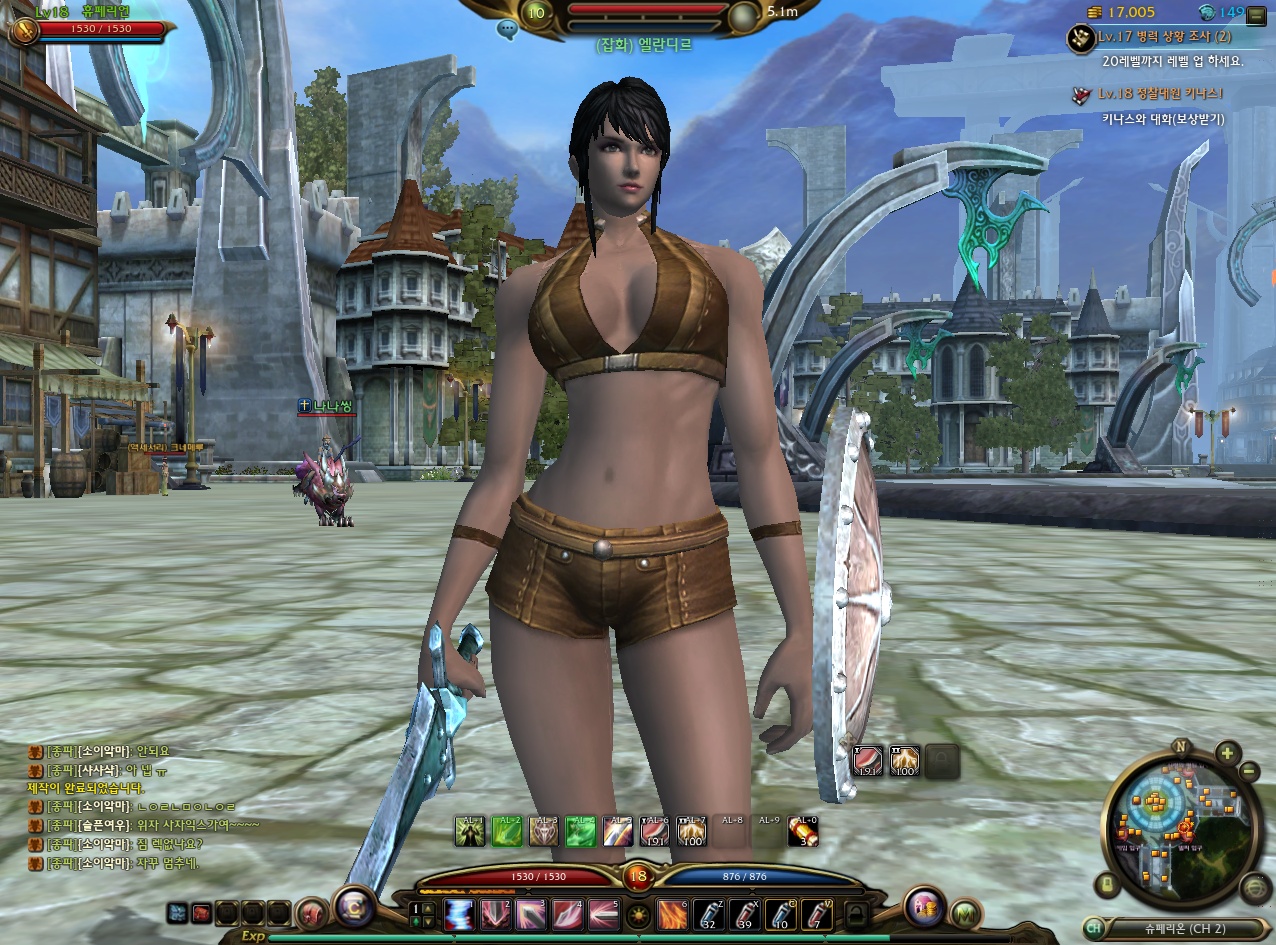Use the blue potion in slot Z
Viewport: 1276px width, 945px height.
708,914
